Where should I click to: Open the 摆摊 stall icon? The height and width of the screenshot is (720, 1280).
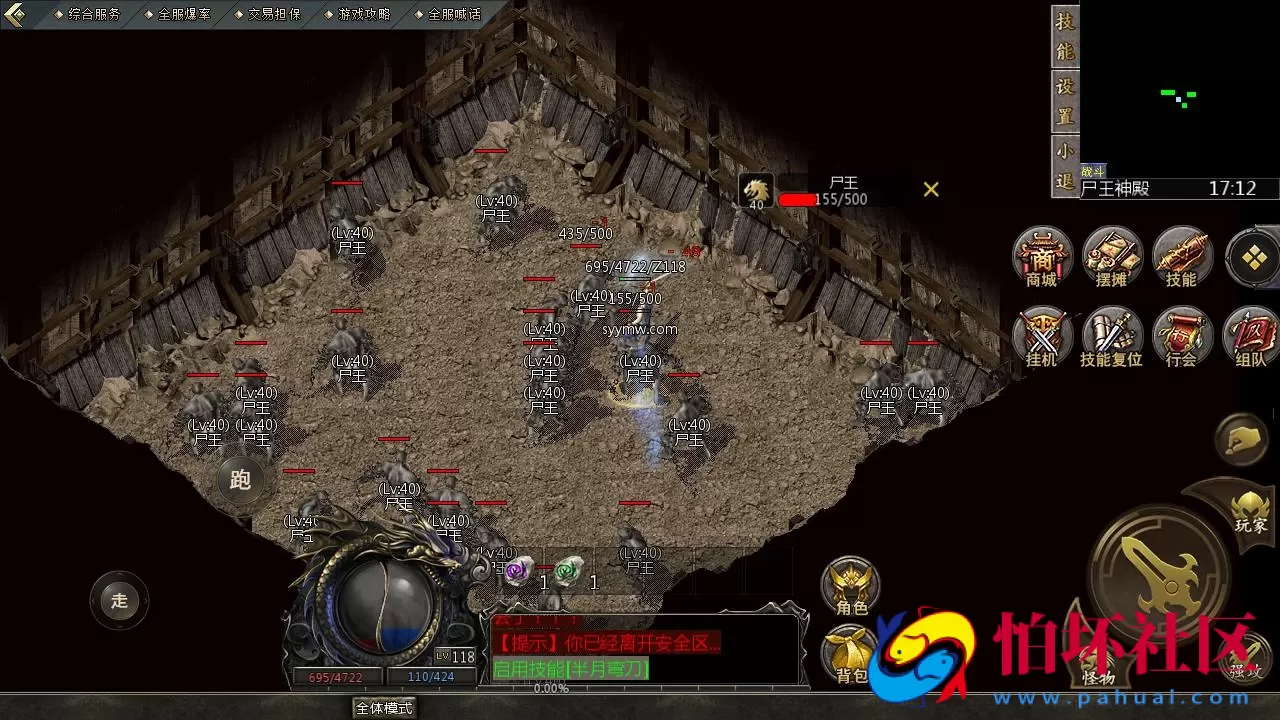point(1112,257)
